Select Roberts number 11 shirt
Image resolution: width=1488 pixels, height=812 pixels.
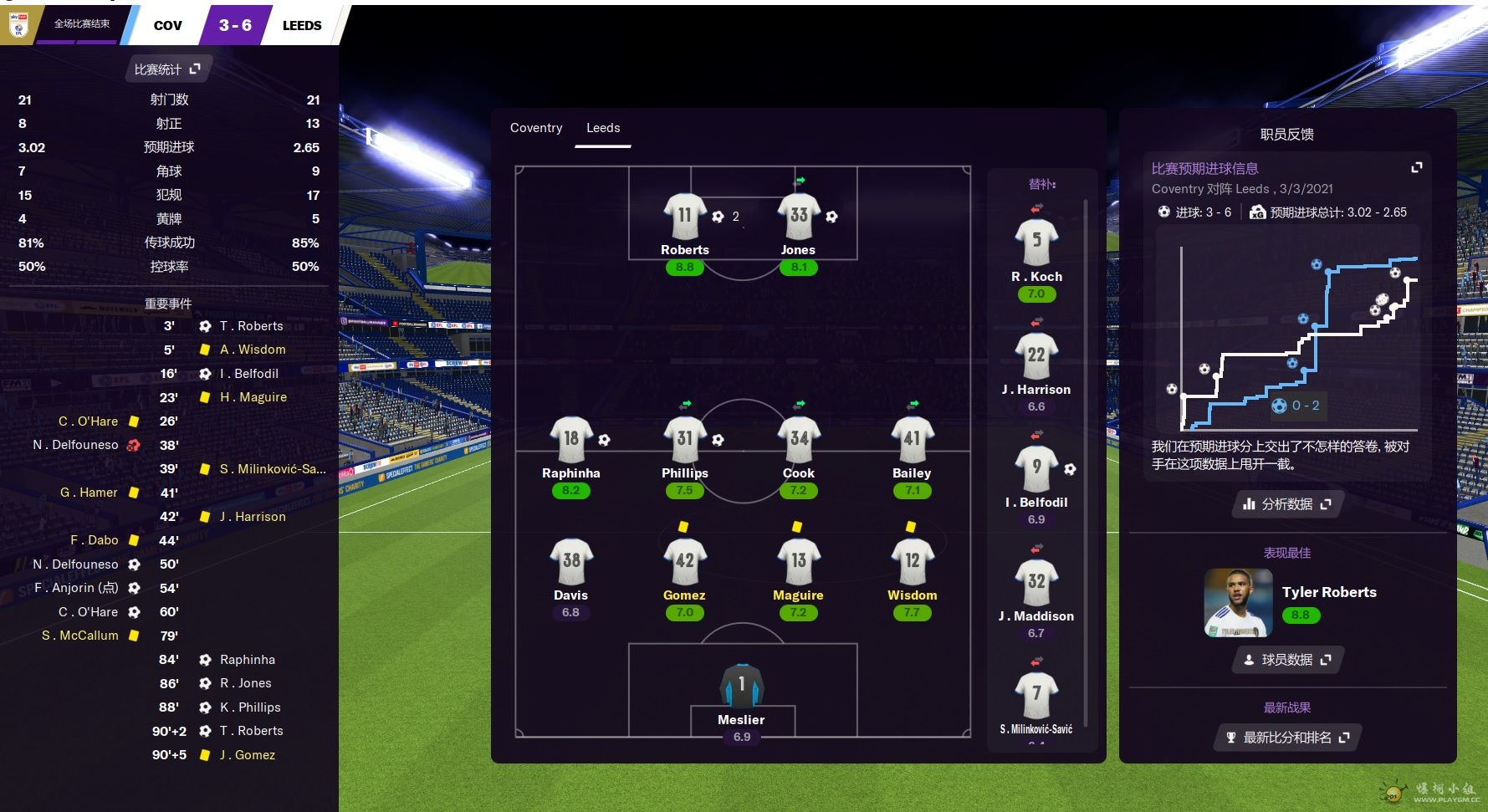click(x=684, y=217)
